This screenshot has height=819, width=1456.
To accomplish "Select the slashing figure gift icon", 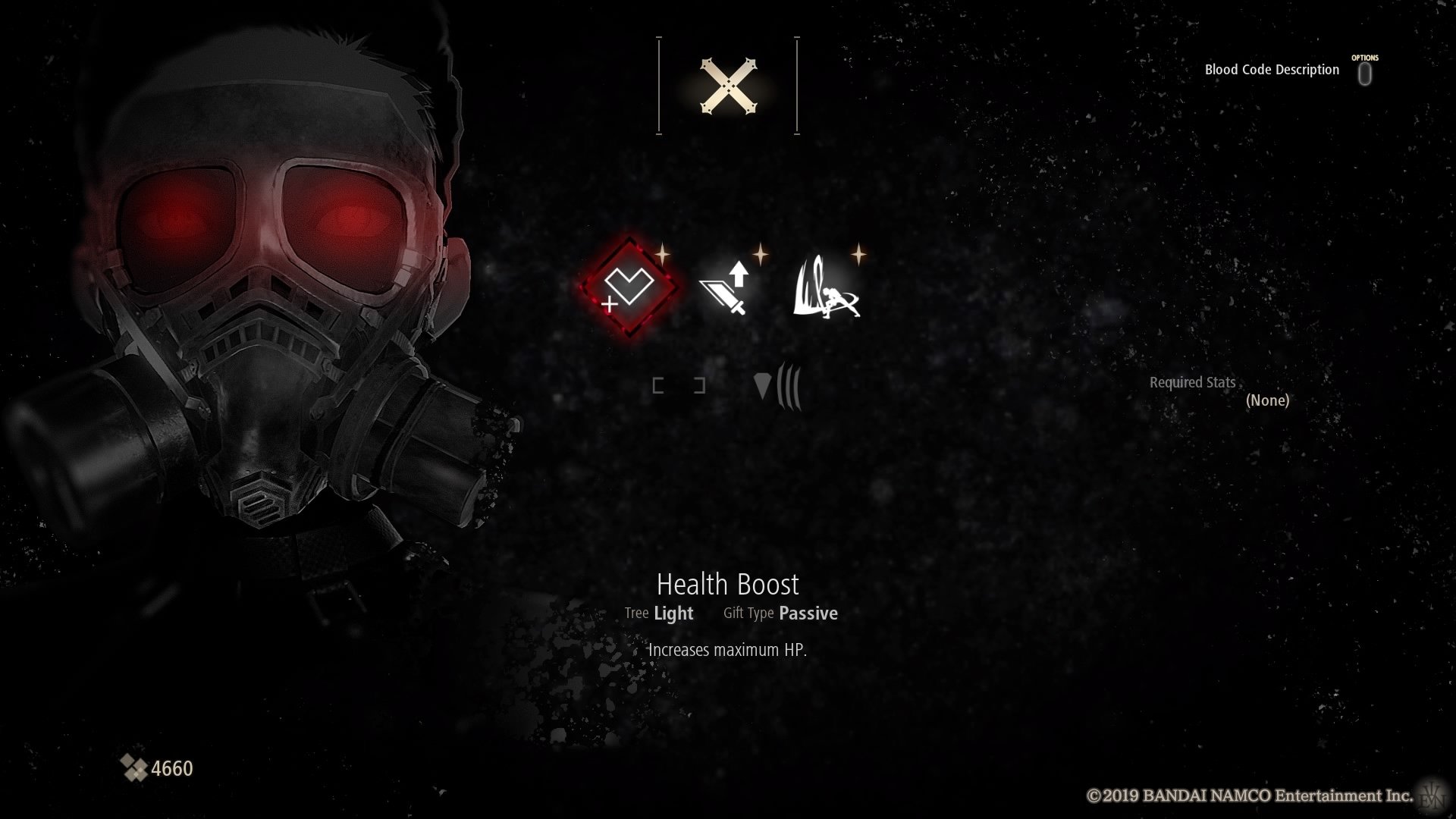I will pos(825,290).
